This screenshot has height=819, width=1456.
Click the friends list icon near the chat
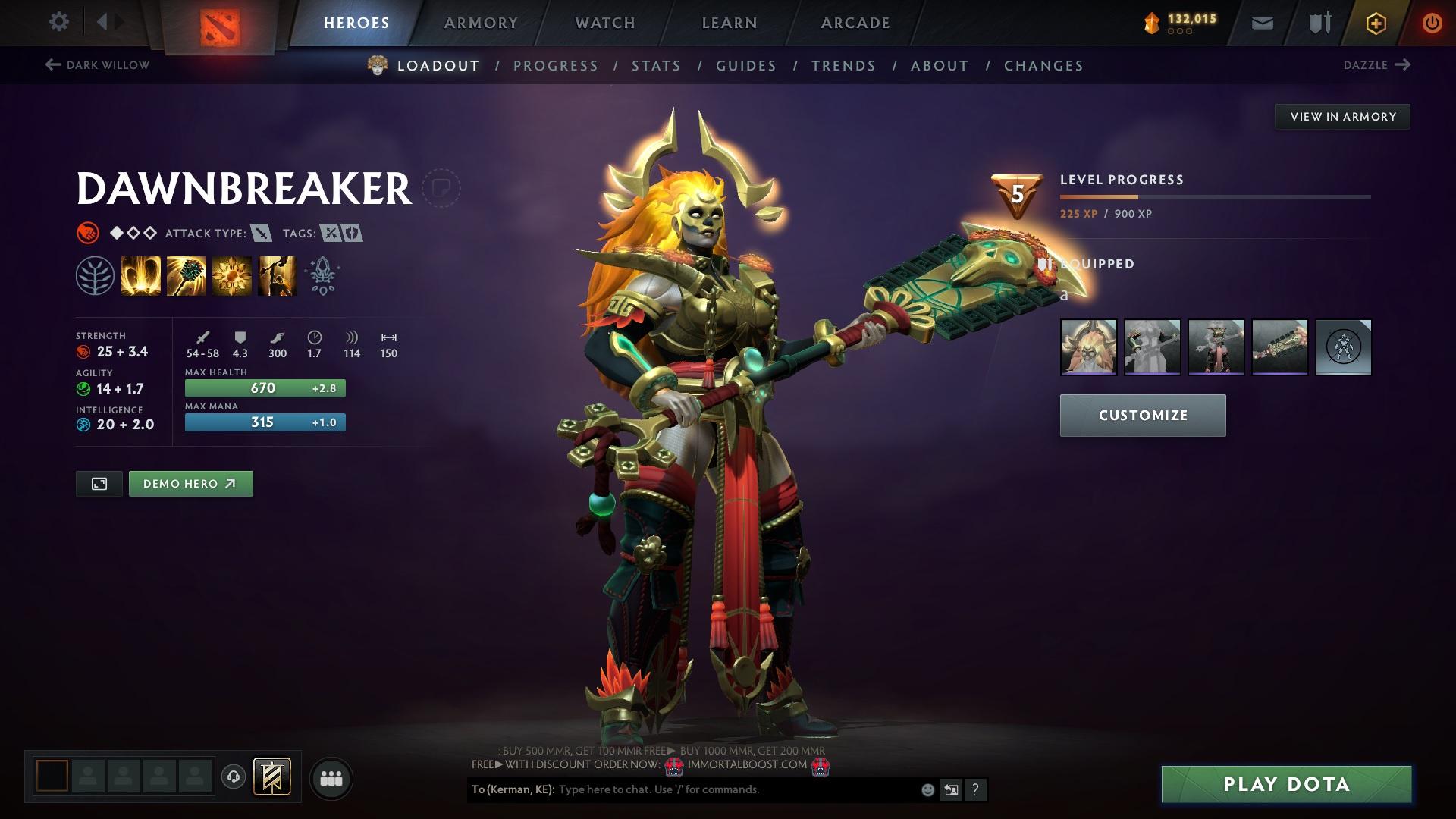pyautogui.click(x=331, y=777)
